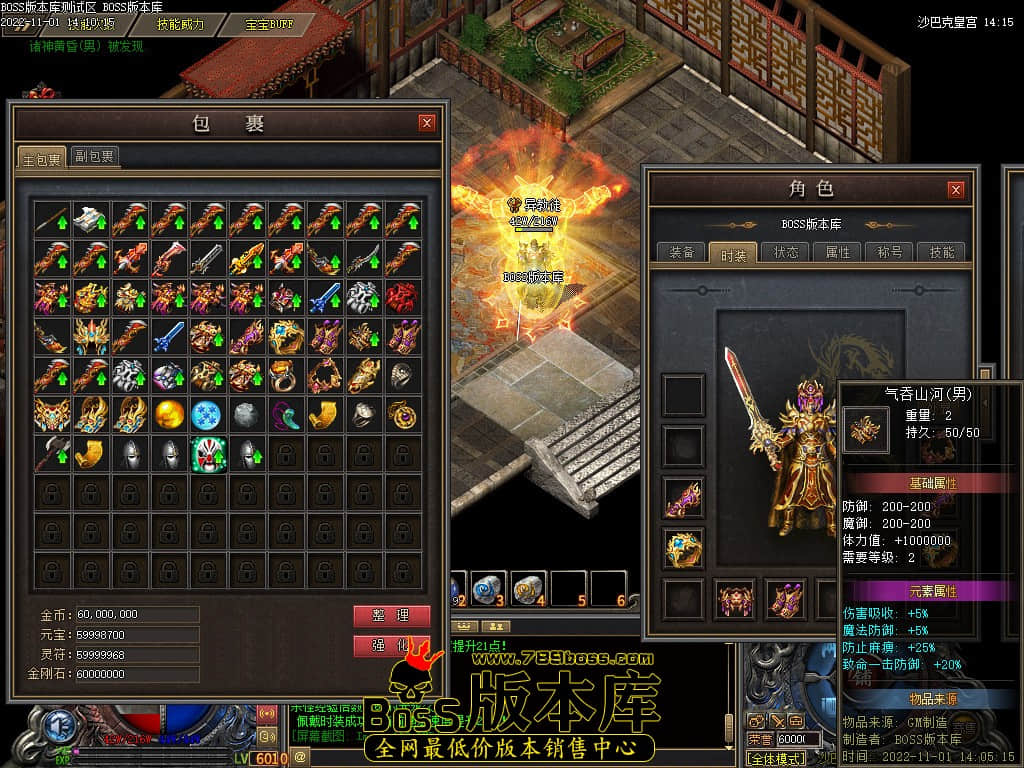Select the battle axe item in bag
Screen dimensions: 1024x768
pyautogui.click(x=51, y=453)
